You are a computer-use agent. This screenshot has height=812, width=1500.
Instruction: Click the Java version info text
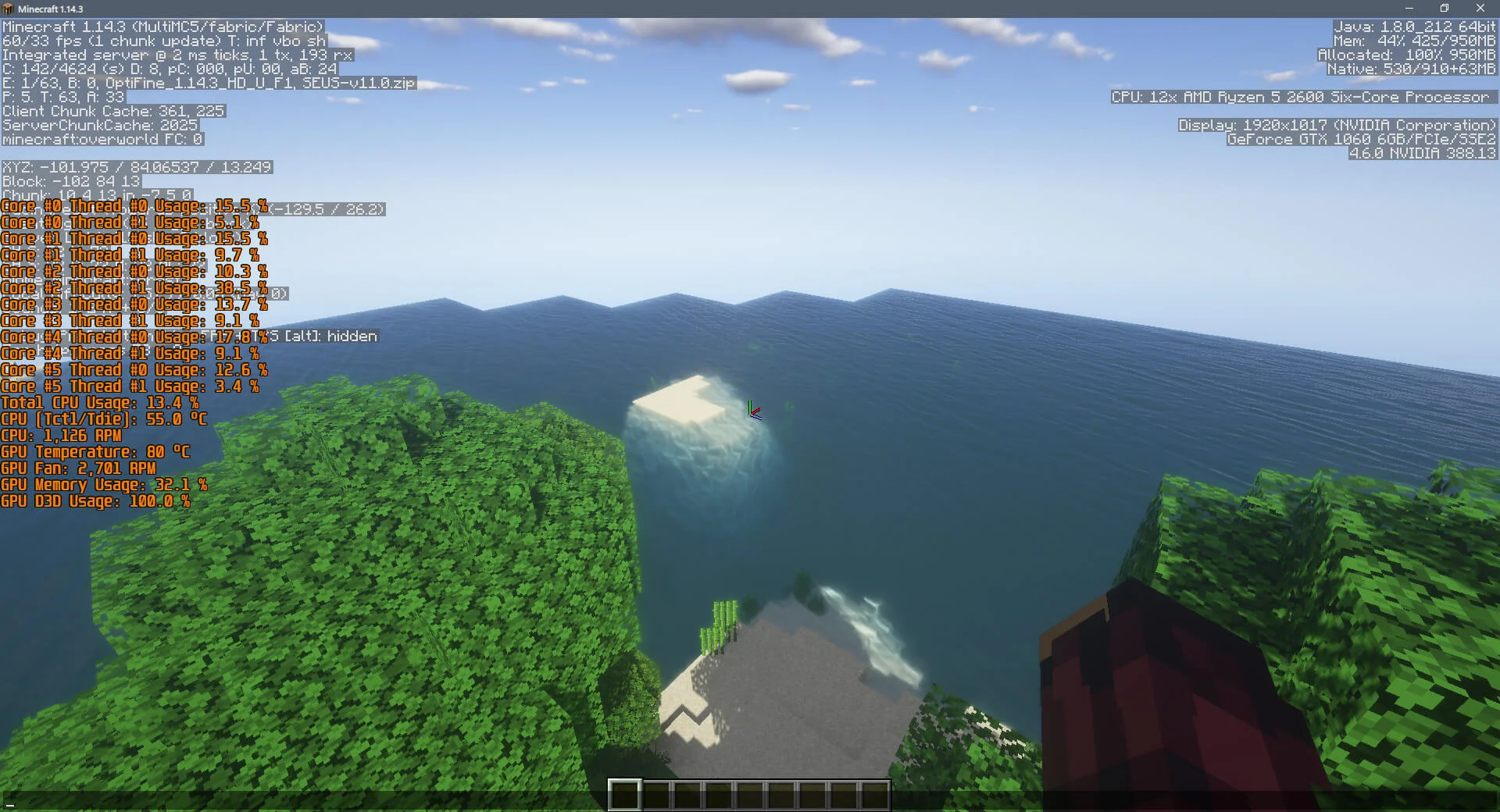coord(1414,26)
